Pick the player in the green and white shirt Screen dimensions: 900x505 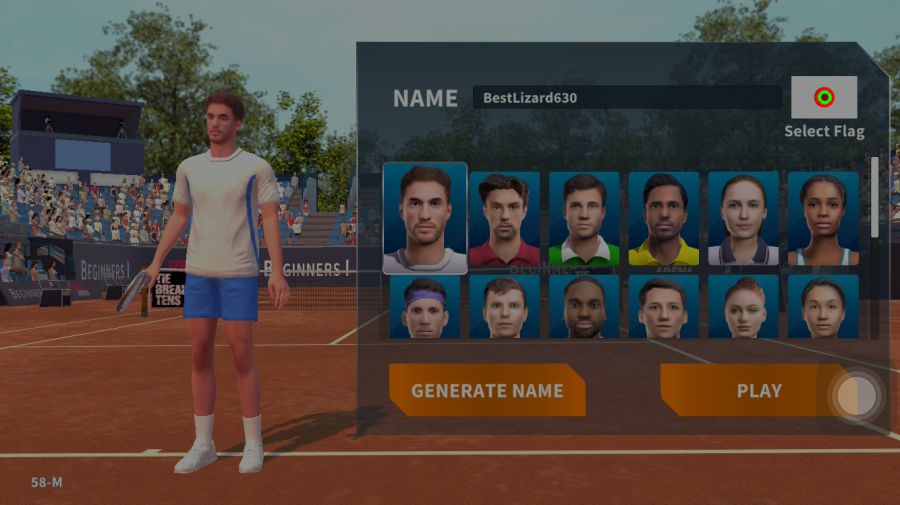click(x=584, y=219)
